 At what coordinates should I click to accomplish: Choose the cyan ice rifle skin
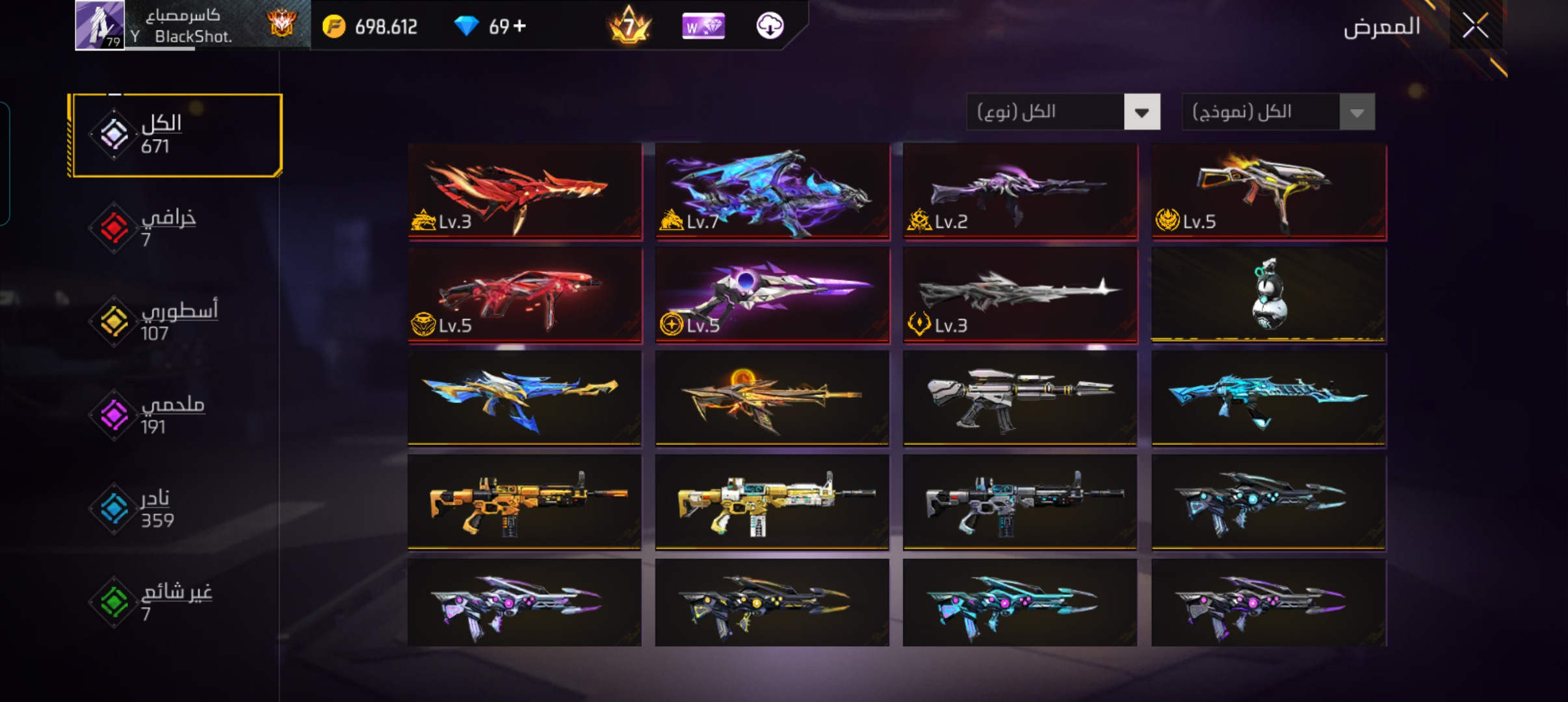pos(1268,398)
